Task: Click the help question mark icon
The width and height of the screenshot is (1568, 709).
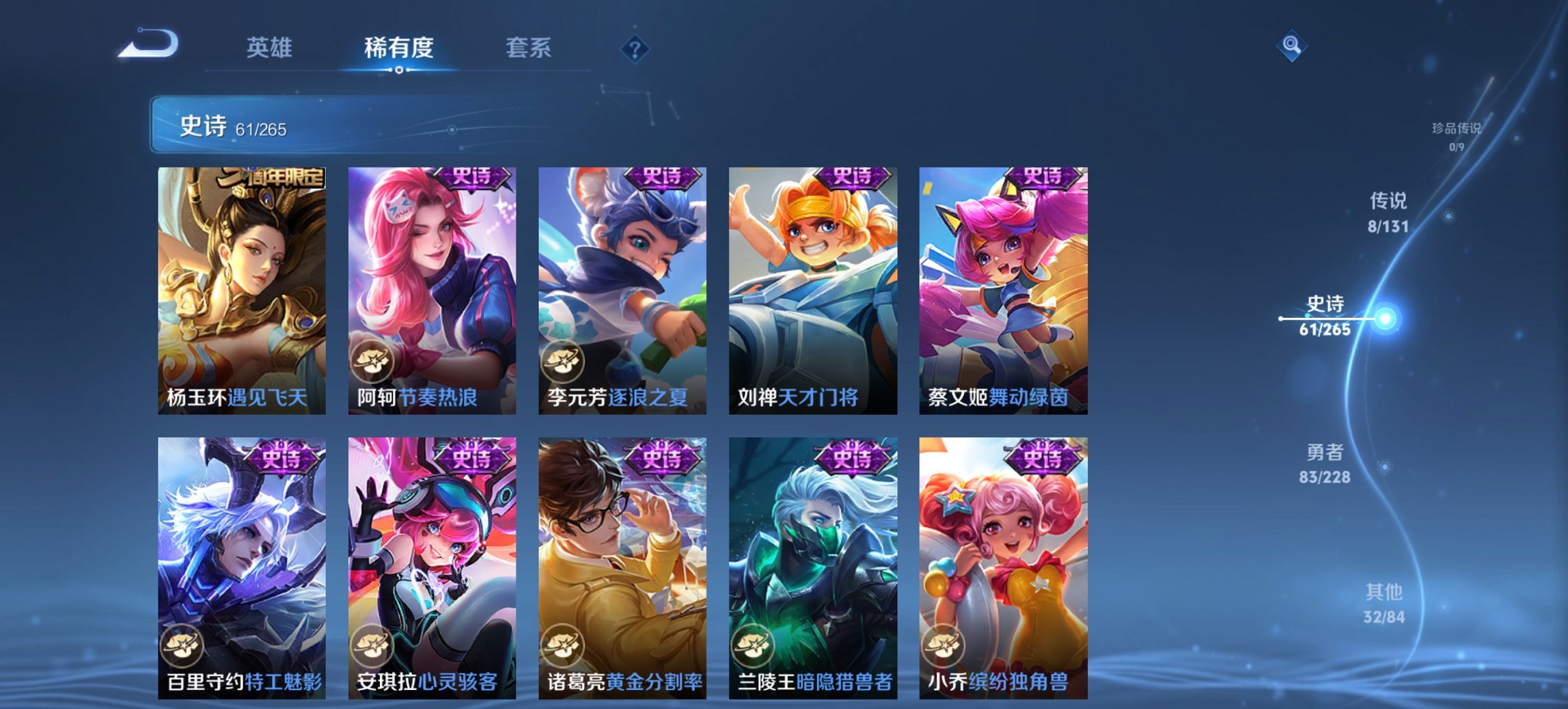Action: coord(635,49)
